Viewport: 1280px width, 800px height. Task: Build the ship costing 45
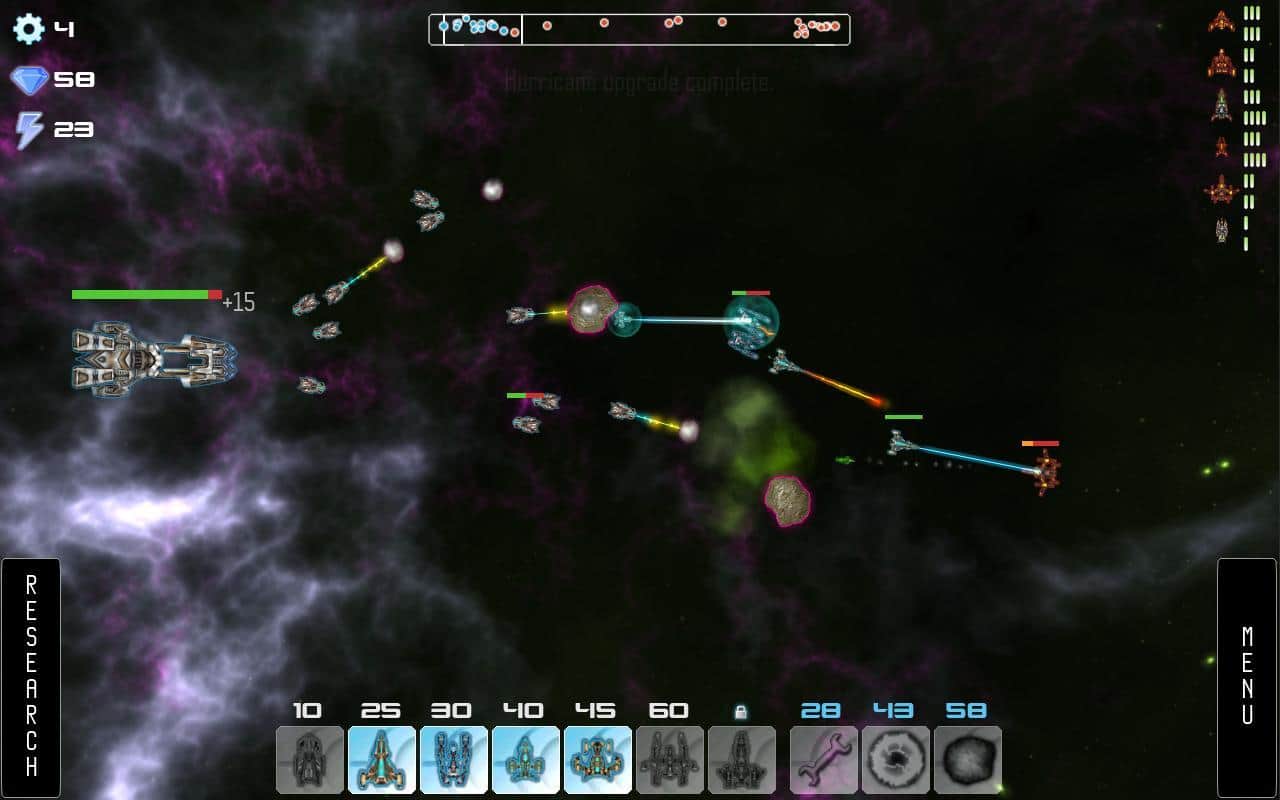(598, 760)
